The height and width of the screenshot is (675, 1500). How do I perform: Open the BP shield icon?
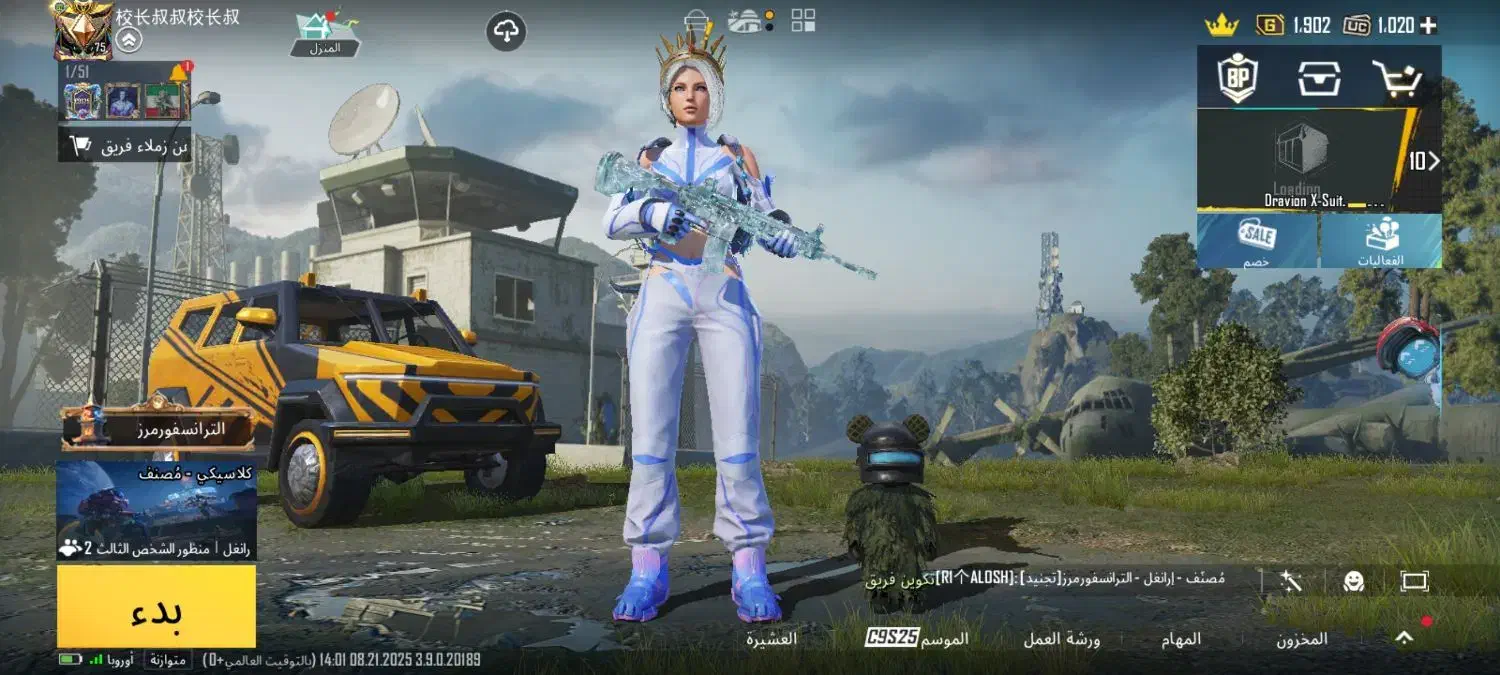(1238, 78)
